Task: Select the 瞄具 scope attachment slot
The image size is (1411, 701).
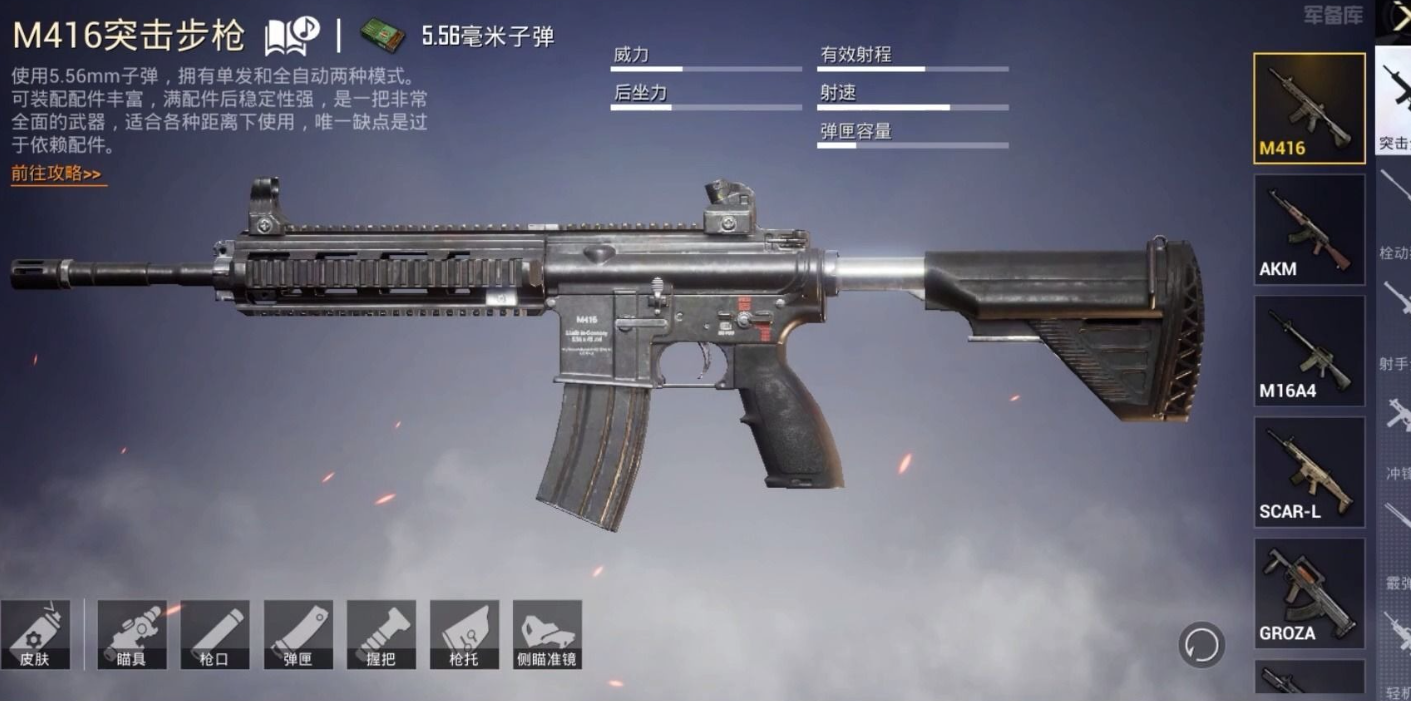Action: coord(132,634)
